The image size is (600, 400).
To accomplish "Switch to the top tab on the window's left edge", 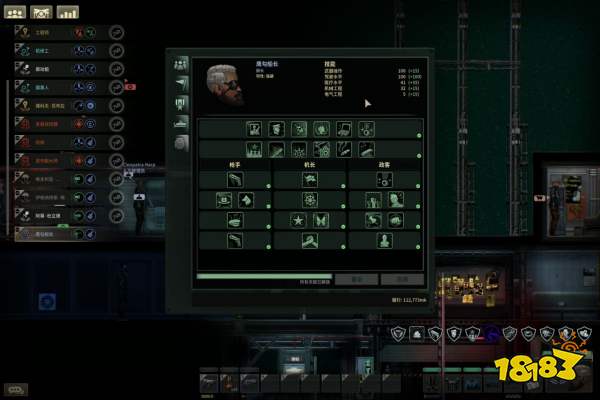I will (x=182, y=63).
